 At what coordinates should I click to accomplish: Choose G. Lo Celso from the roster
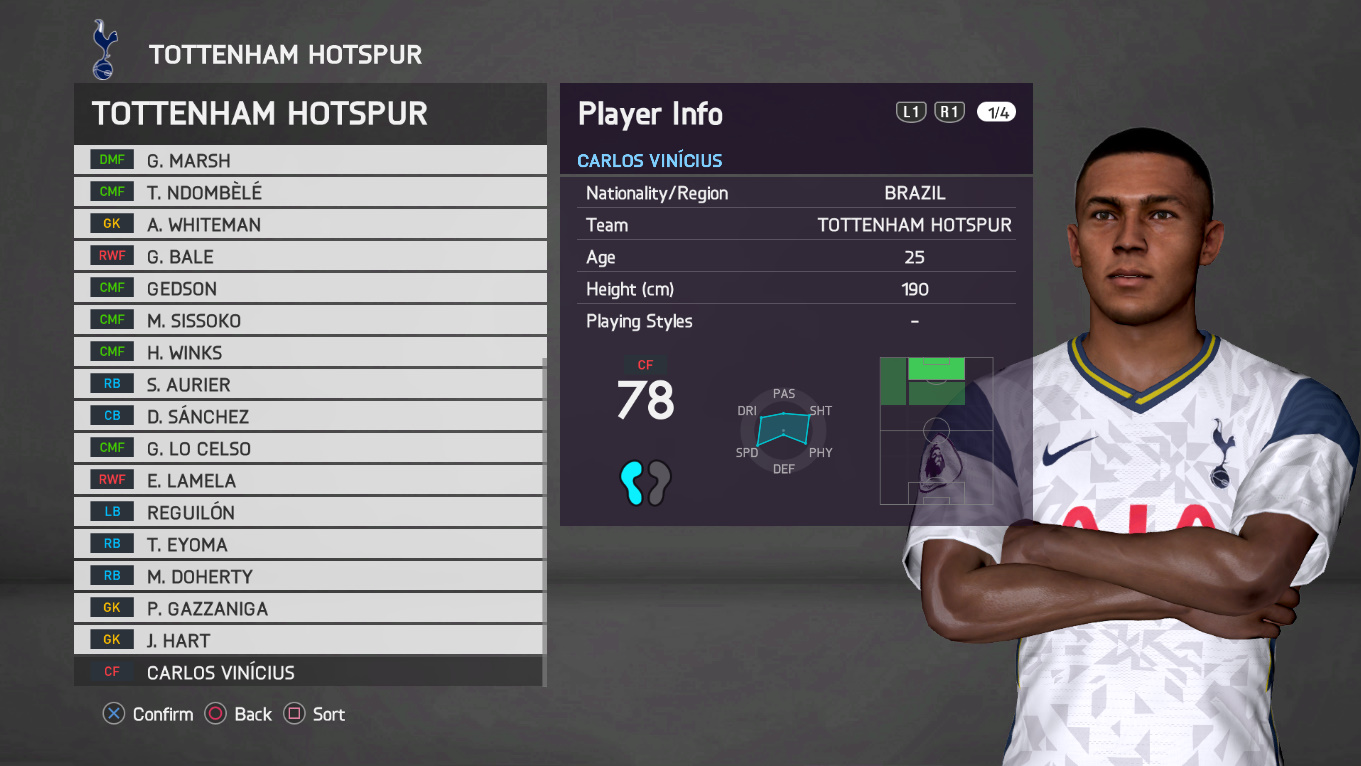point(310,448)
